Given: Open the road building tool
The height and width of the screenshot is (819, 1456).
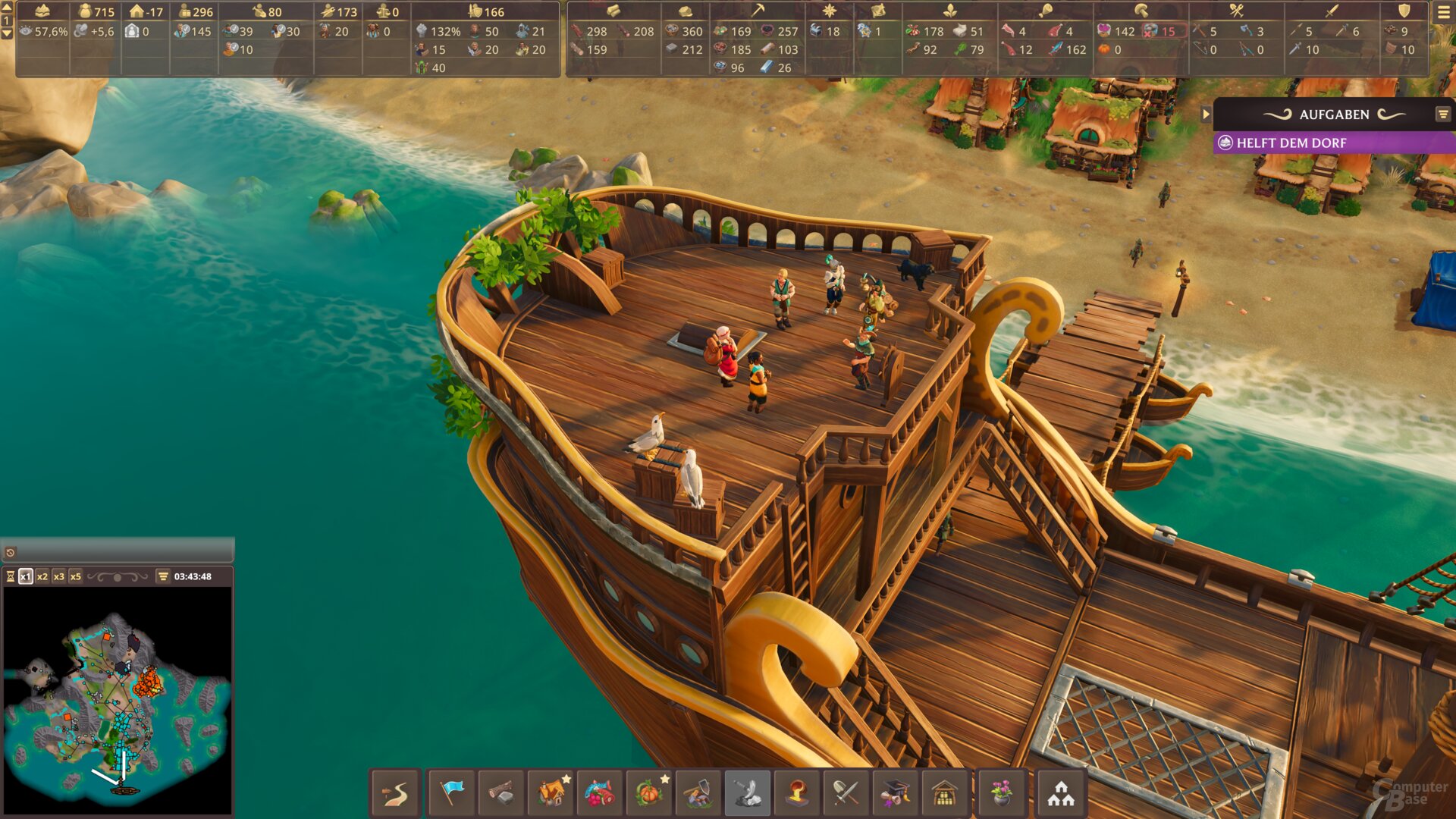Looking at the screenshot, I should (396, 793).
